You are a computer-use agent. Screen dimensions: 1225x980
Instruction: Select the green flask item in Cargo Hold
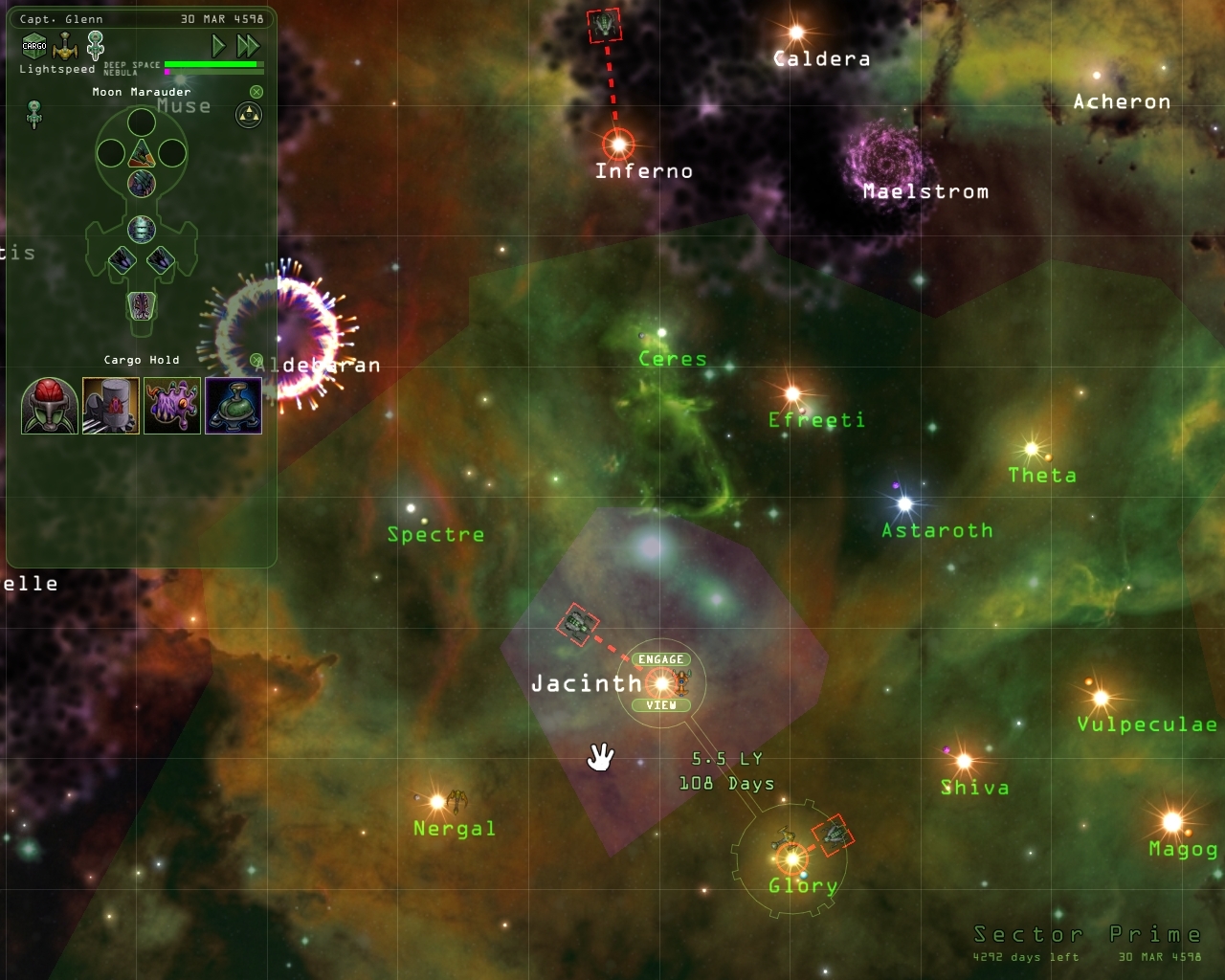tap(233, 406)
